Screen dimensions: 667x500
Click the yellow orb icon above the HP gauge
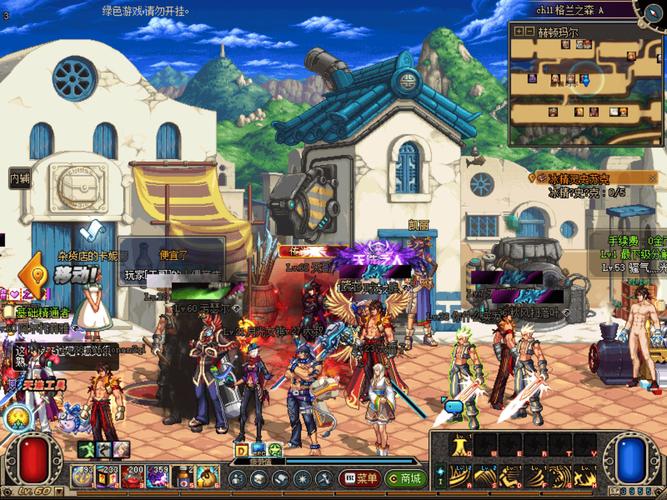coord(17,419)
